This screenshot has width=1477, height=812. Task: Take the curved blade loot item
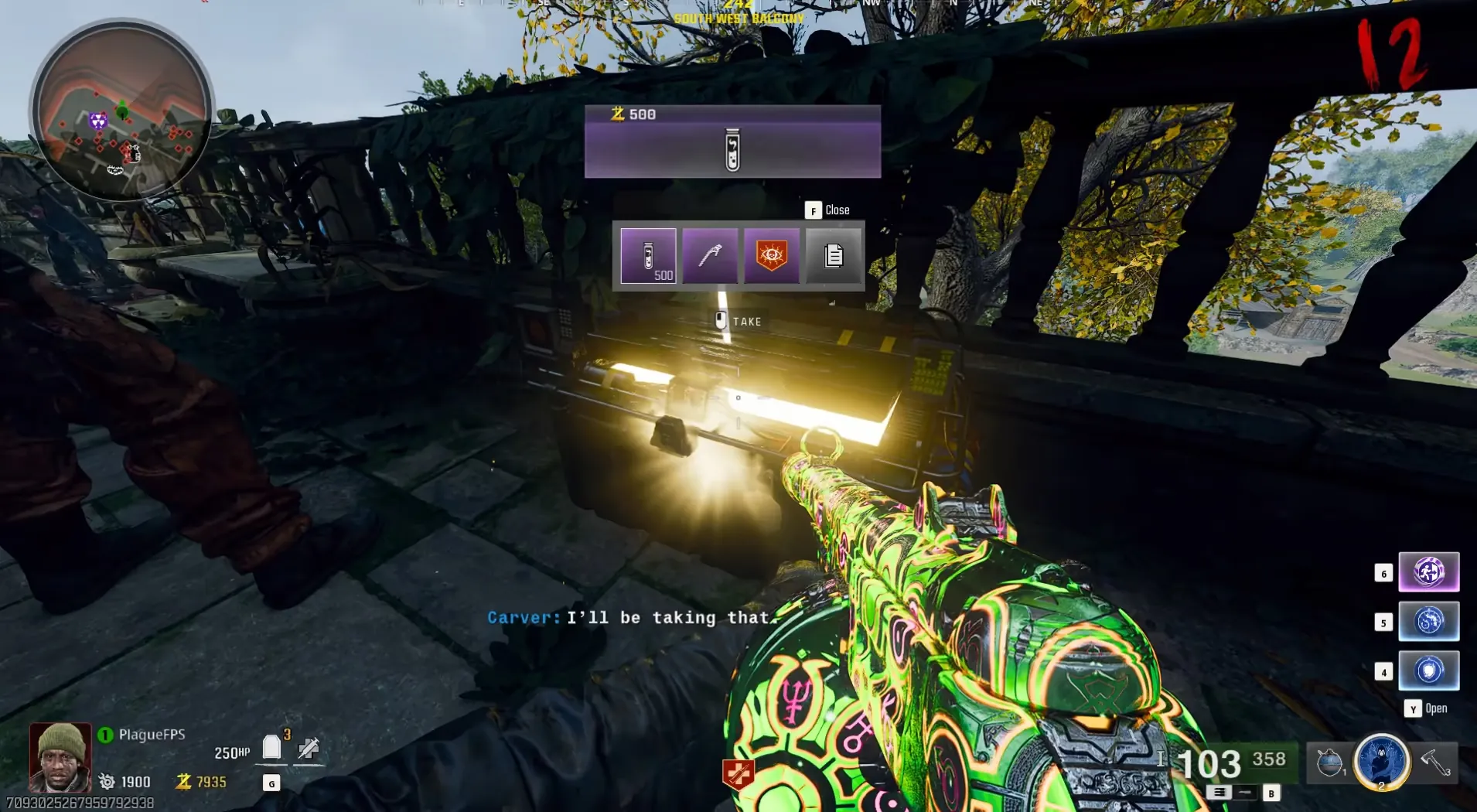pyautogui.click(x=710, y=255)
